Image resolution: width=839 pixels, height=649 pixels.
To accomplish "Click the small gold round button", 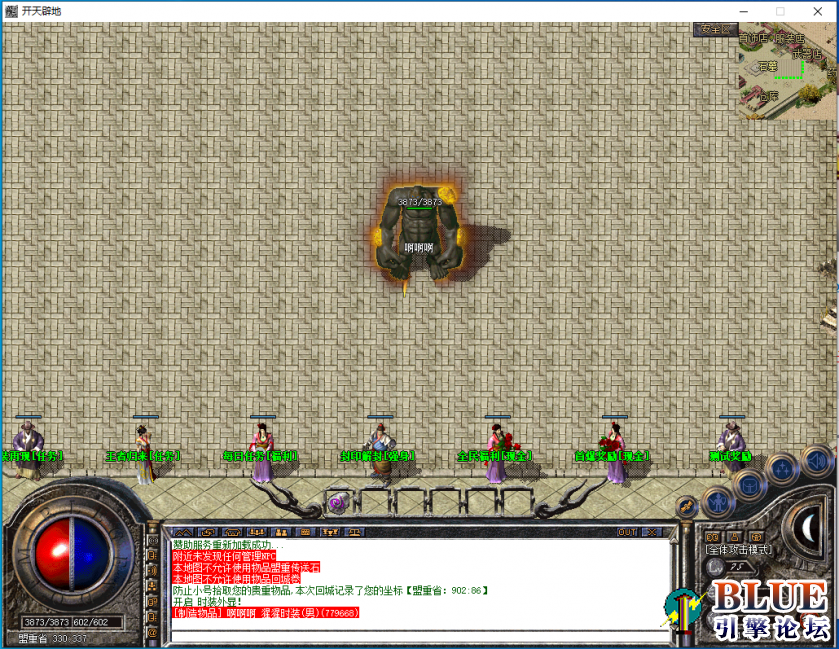I will 686,506.
